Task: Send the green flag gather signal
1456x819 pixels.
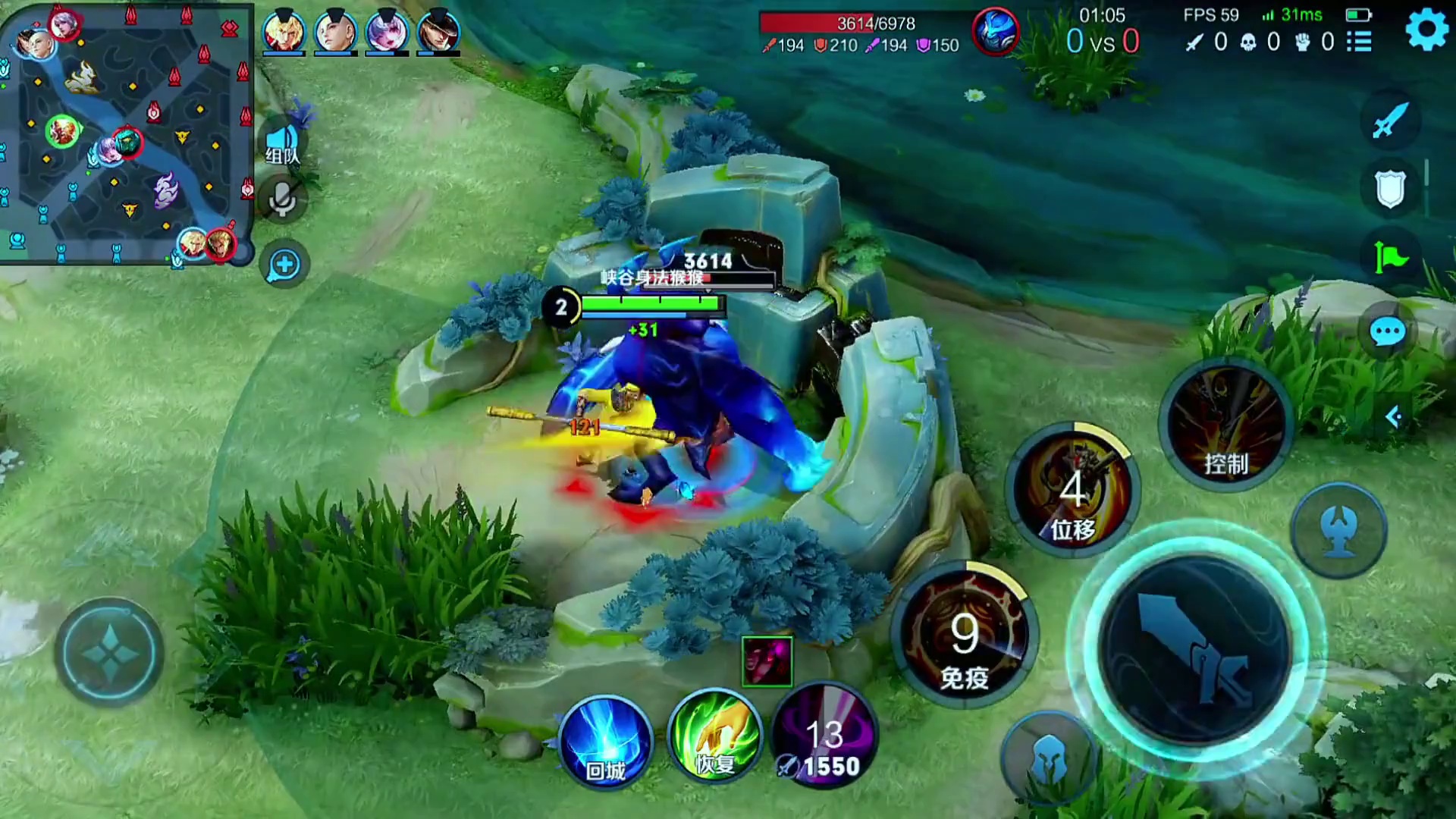Action: point(1390,256)
